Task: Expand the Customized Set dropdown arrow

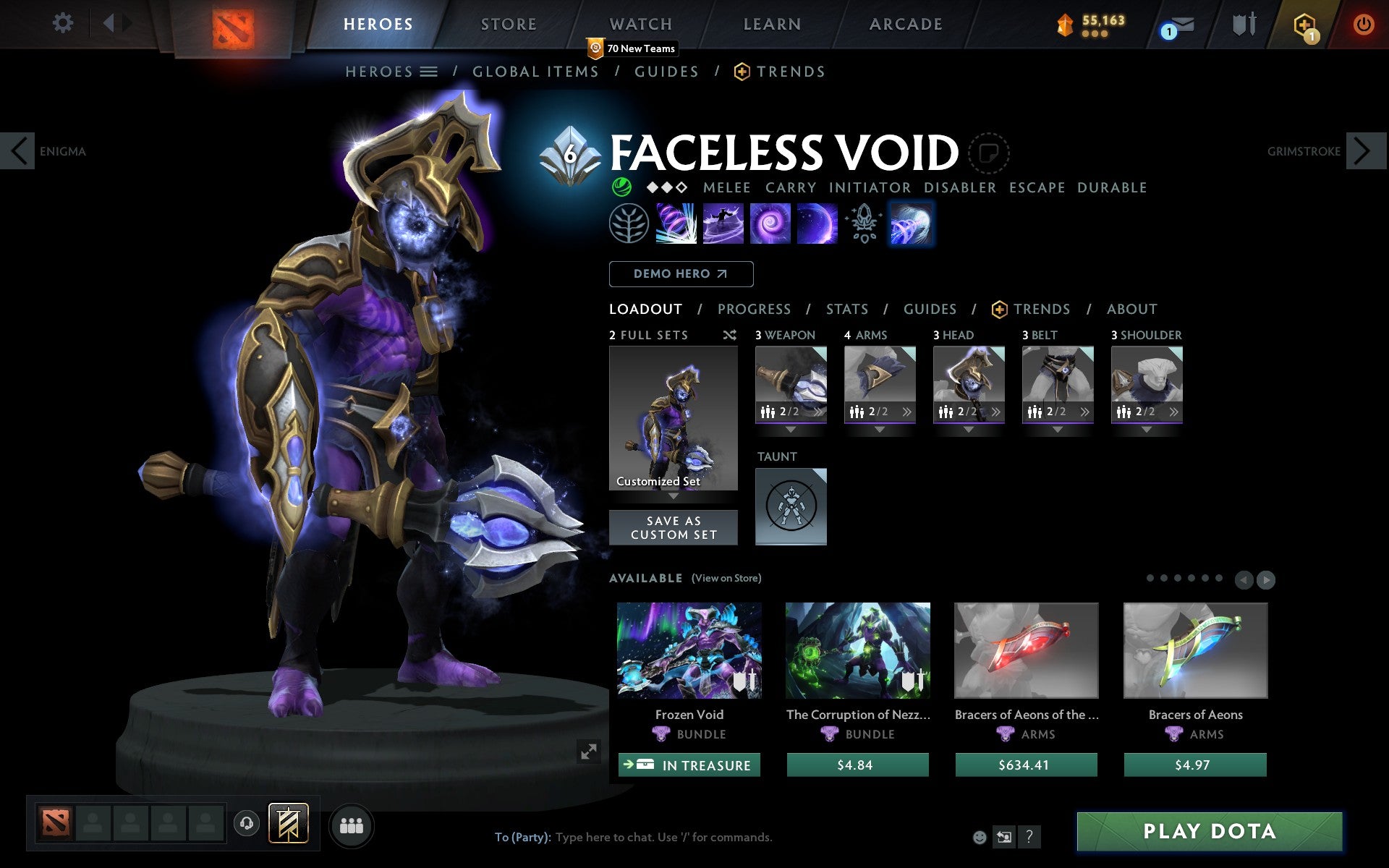Action: [x=674, y=498]
